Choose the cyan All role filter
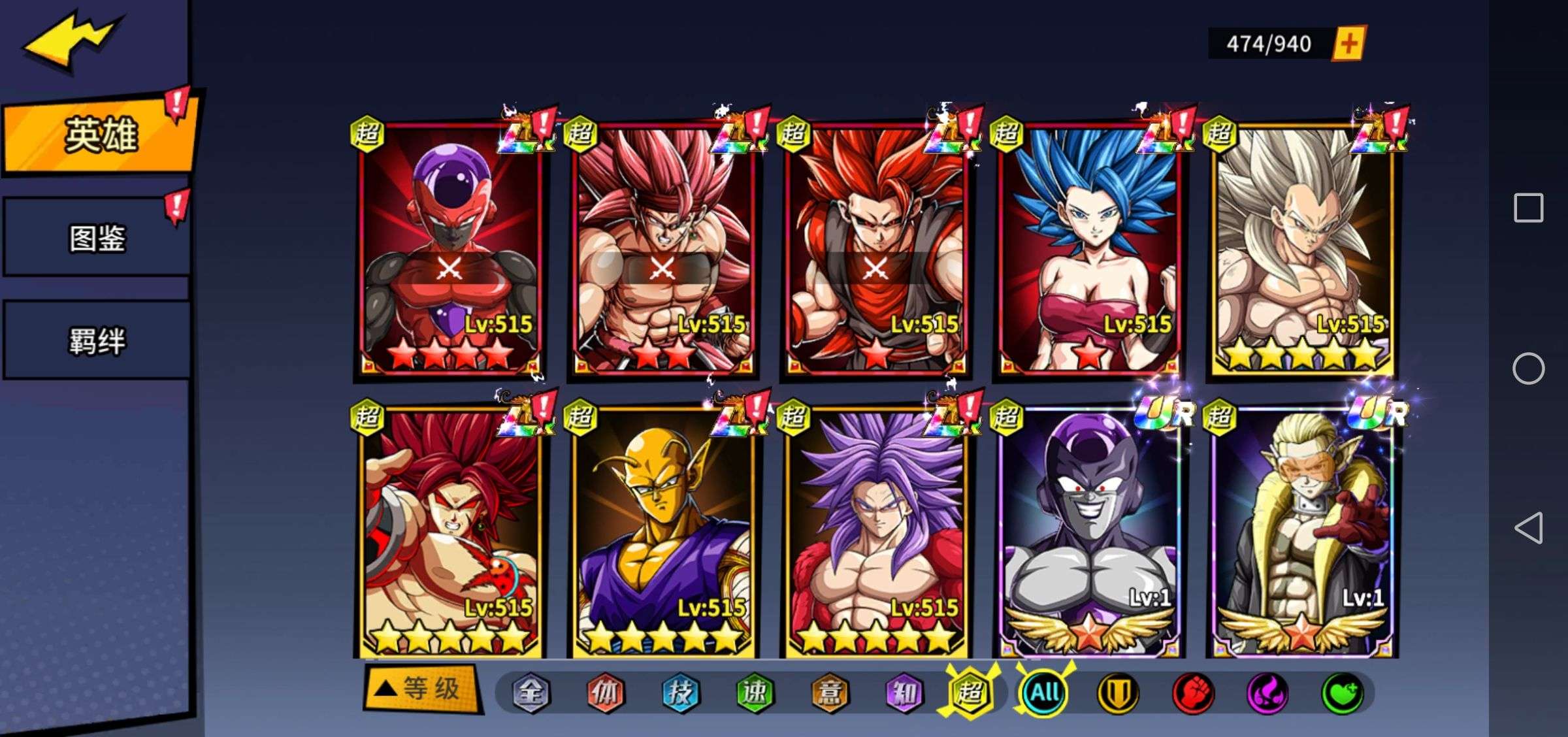Viewport: 1568px width, 737px height. click(1044, 692)
